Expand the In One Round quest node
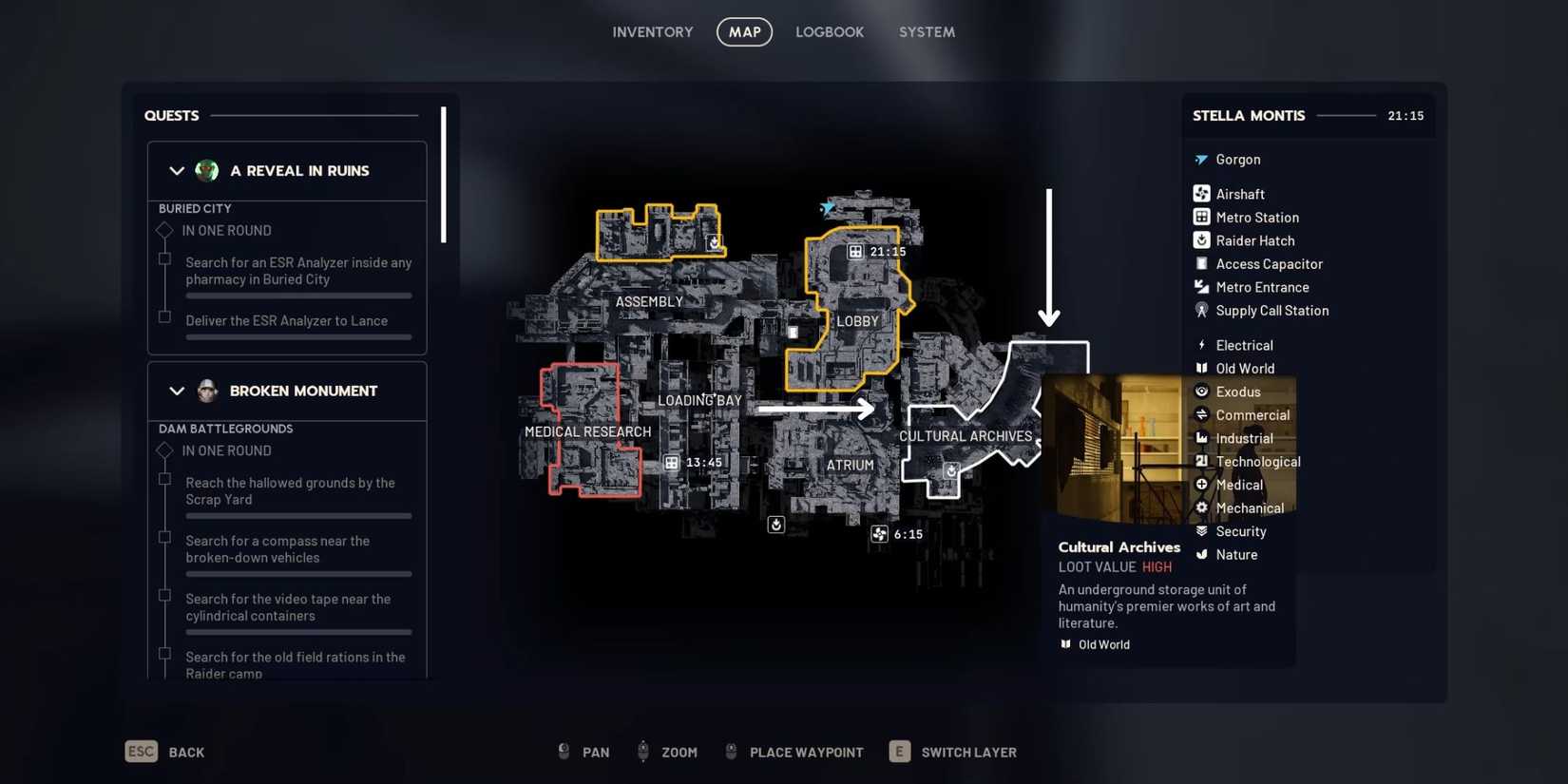This screenshot has width=1568, height=784. click(x=163, y=230)
